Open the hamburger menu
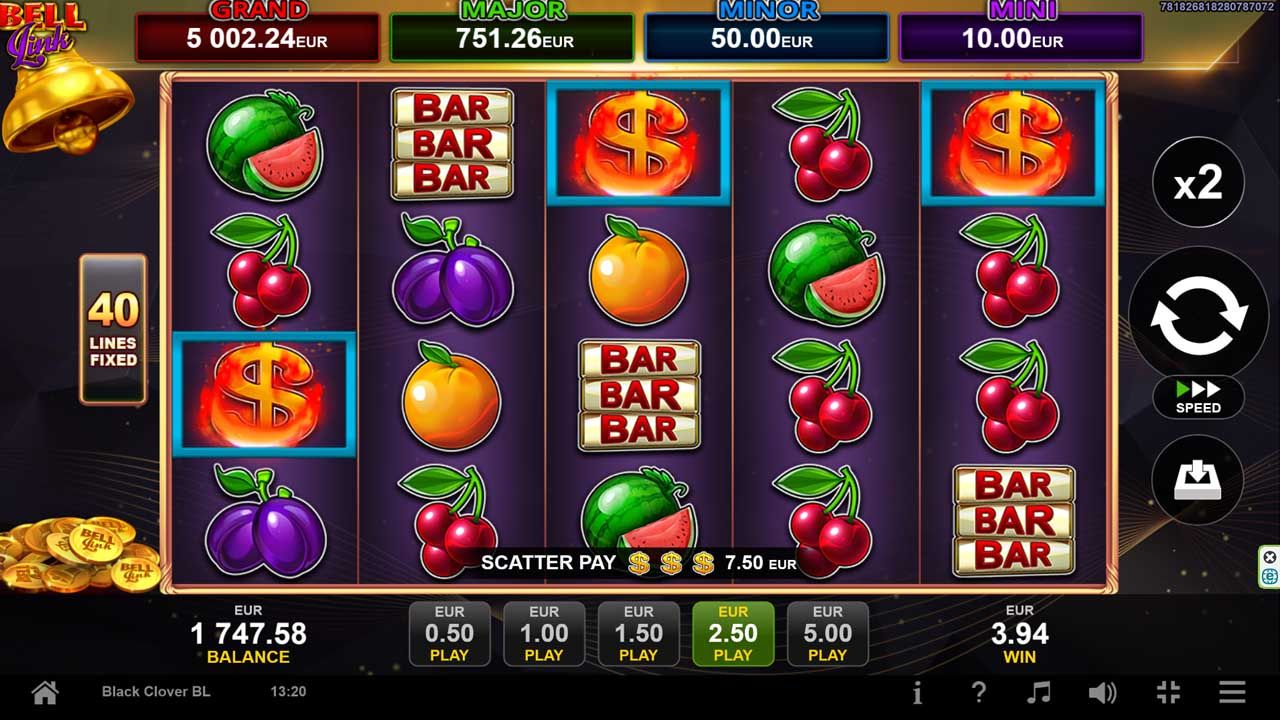The image size is (1280, 720). click(x=1232, y=692)
